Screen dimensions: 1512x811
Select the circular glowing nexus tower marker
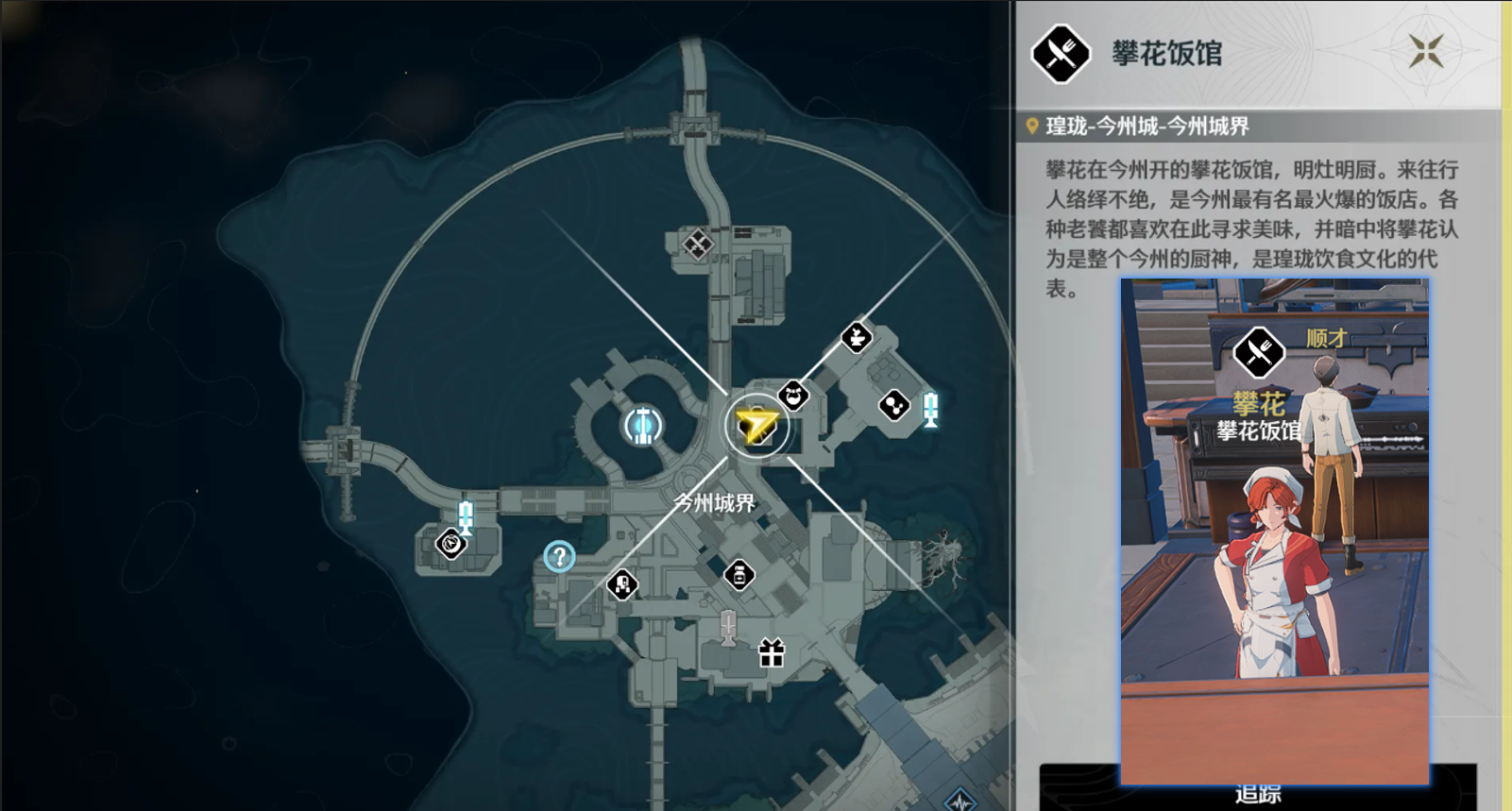[643, 426]
